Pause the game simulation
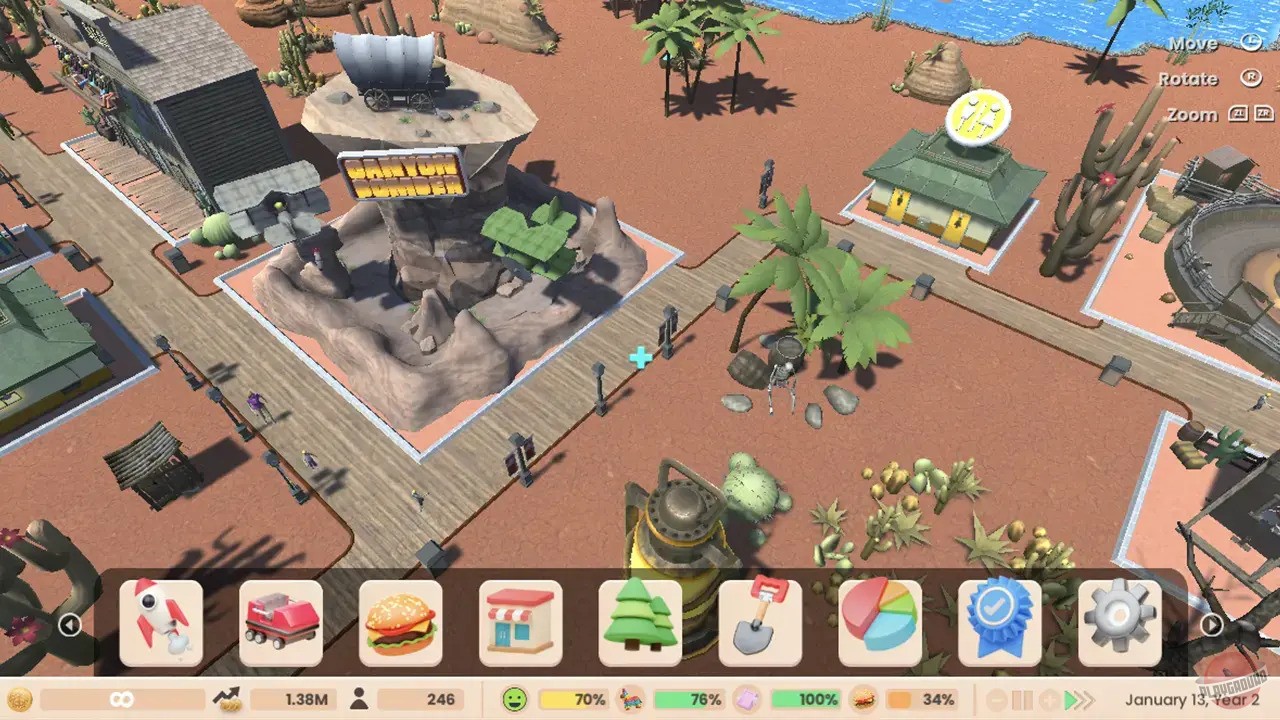The height and width of the screenshot is (720, 1280). pyautogui.click(x=1022, y=699)
